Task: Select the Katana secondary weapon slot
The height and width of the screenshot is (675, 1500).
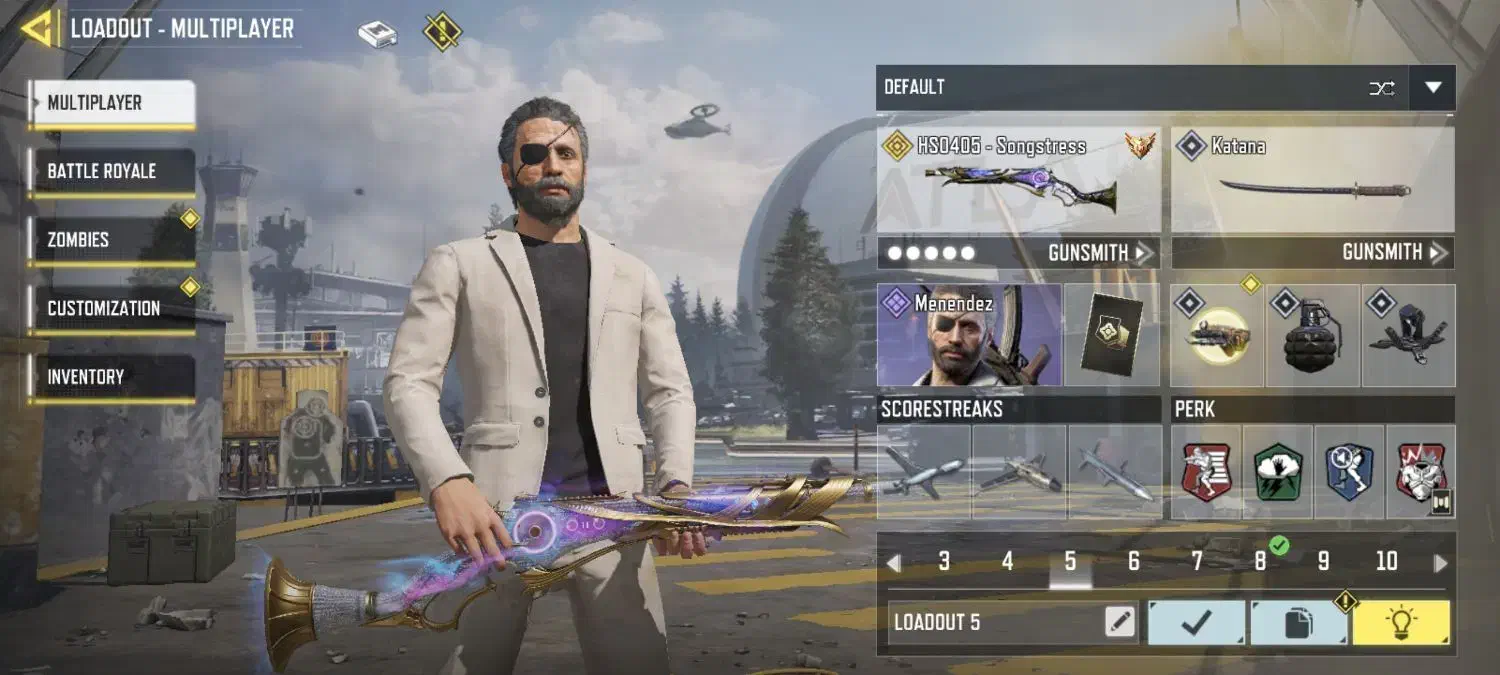Action: (1313, 180)
